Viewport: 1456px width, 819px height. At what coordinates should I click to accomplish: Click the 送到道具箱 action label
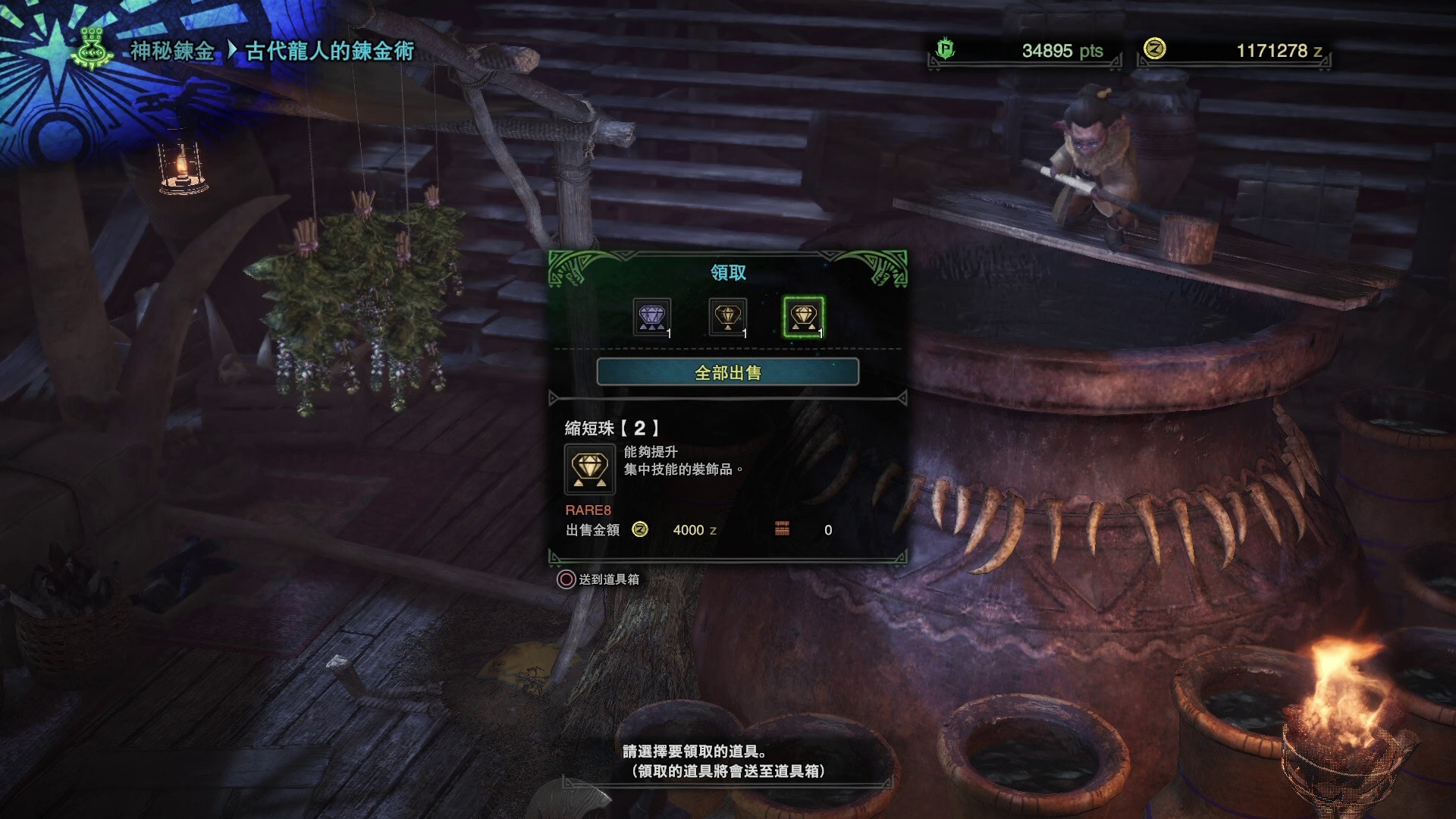coord(609,579)
